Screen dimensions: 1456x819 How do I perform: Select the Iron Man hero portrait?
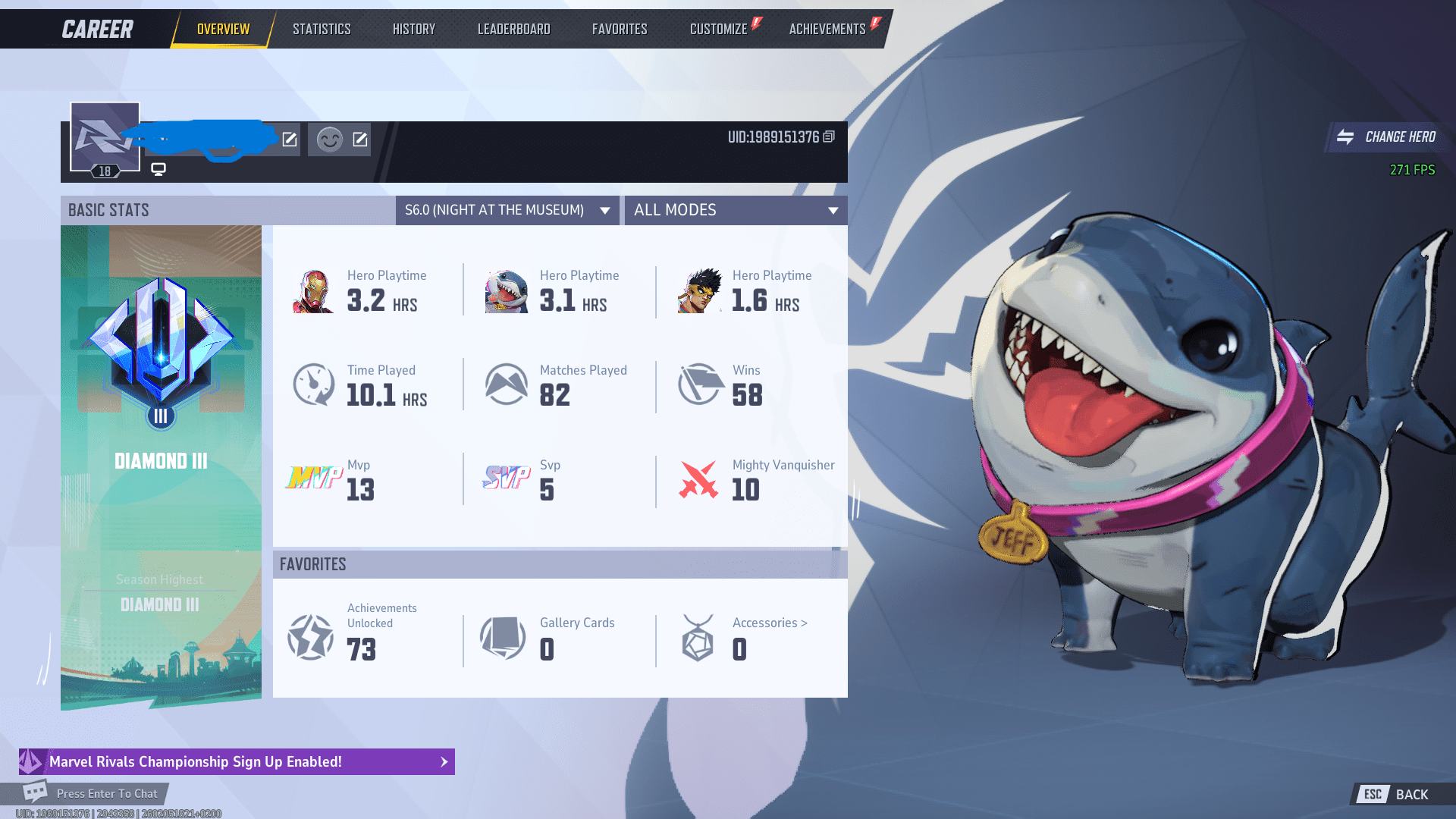[x=313, y=291]
